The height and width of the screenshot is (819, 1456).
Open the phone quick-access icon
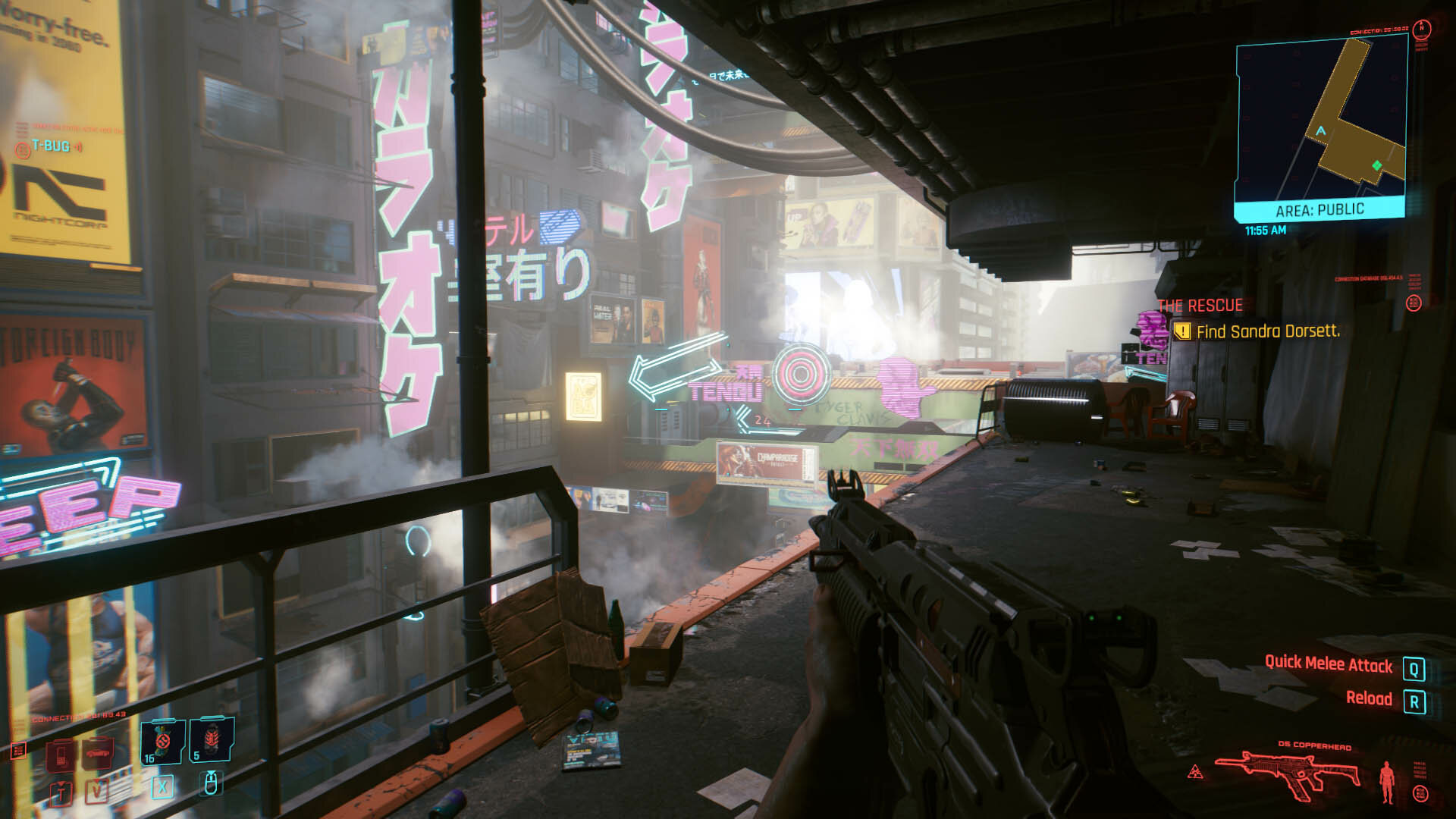point(61,754)
